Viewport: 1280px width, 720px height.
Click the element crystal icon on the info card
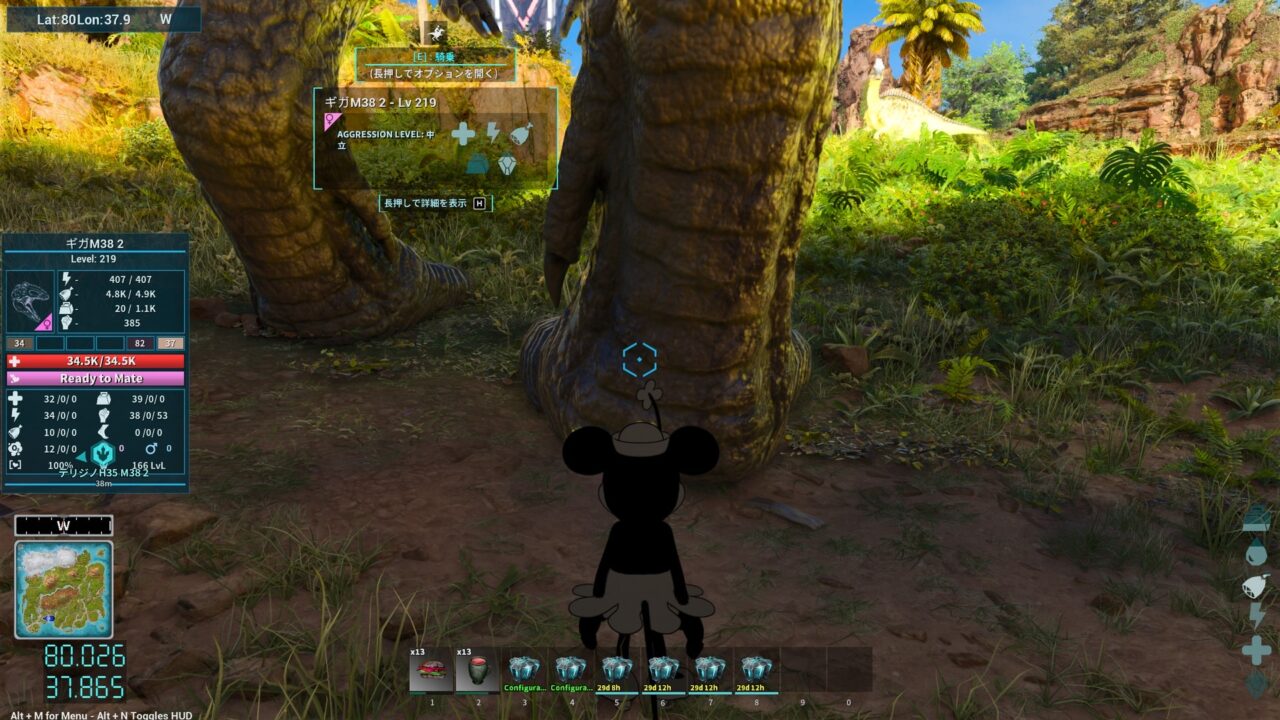pos(507,164)
